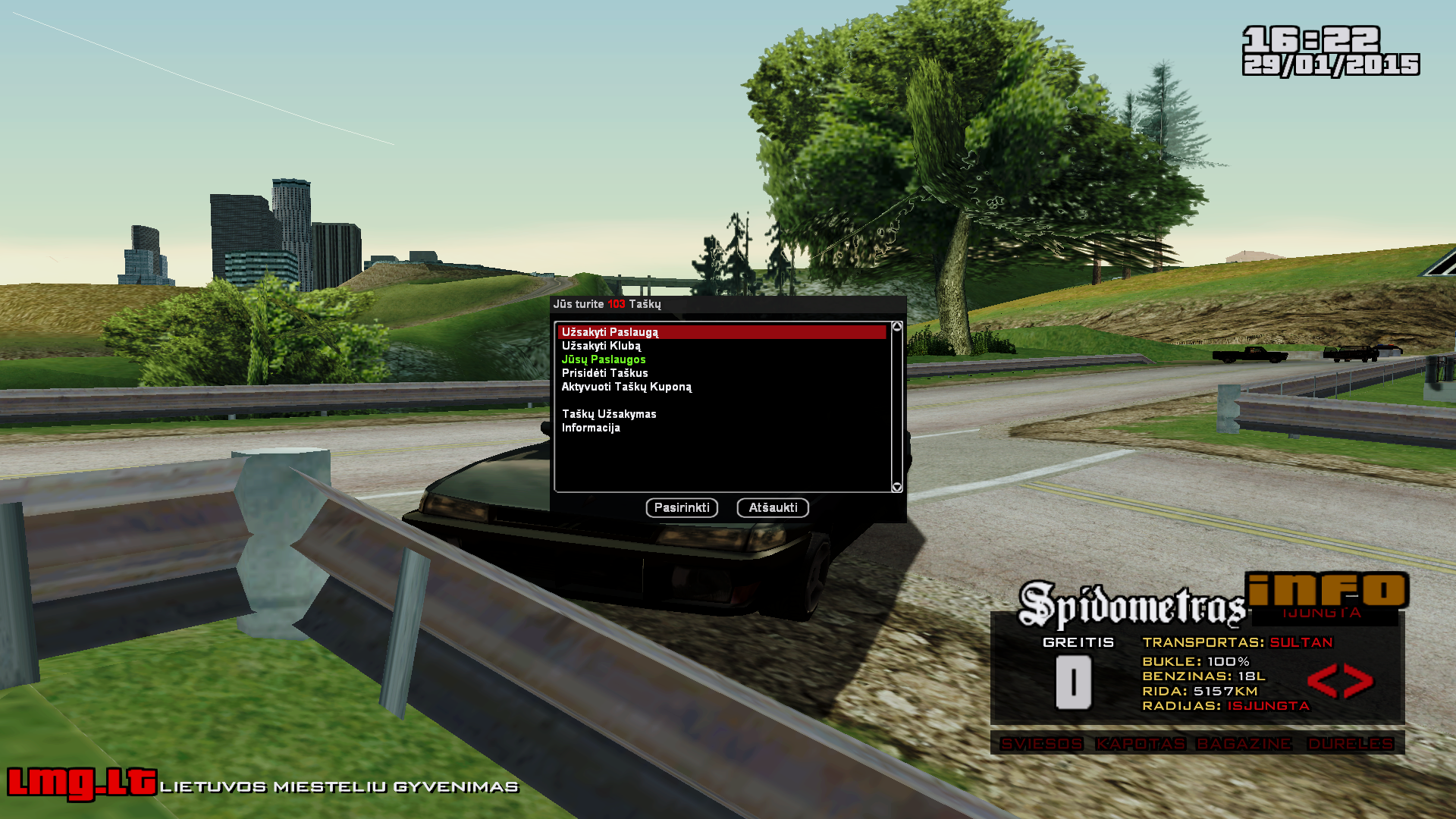Select the Užsakyti Paslaugą list entry
The height and width of the screenshot is (819, 1456).
point(610,332)
